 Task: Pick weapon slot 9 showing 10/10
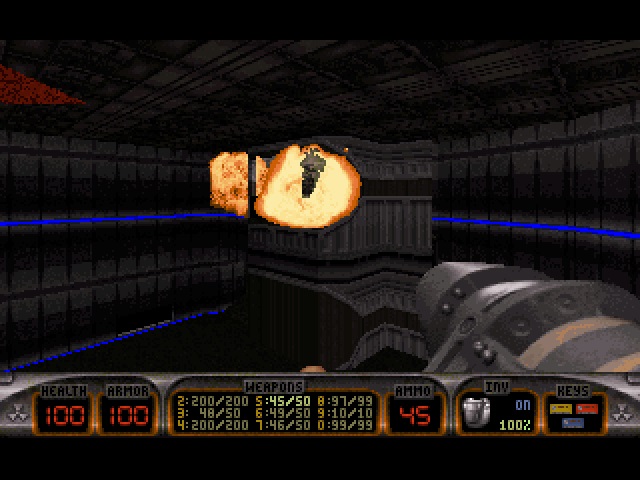(345, 411)
